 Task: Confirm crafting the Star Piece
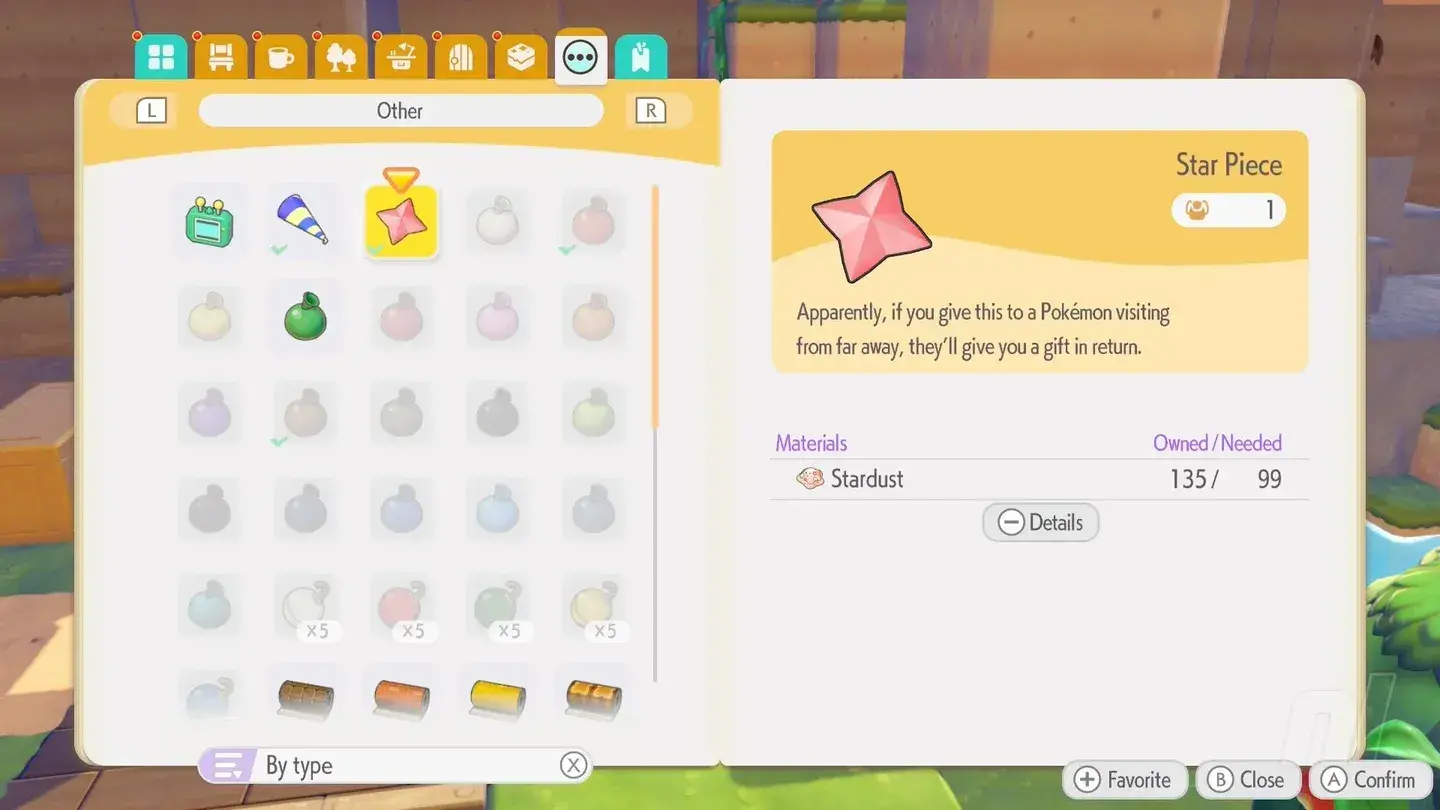tap(1370, 779)
